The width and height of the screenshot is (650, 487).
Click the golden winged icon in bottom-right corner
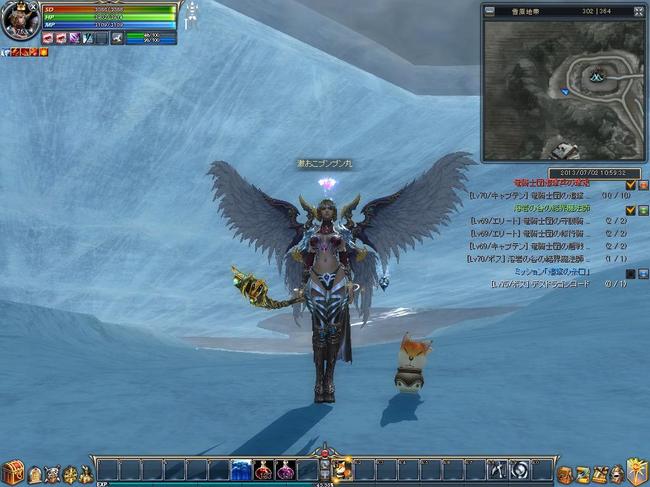(636, 470)
